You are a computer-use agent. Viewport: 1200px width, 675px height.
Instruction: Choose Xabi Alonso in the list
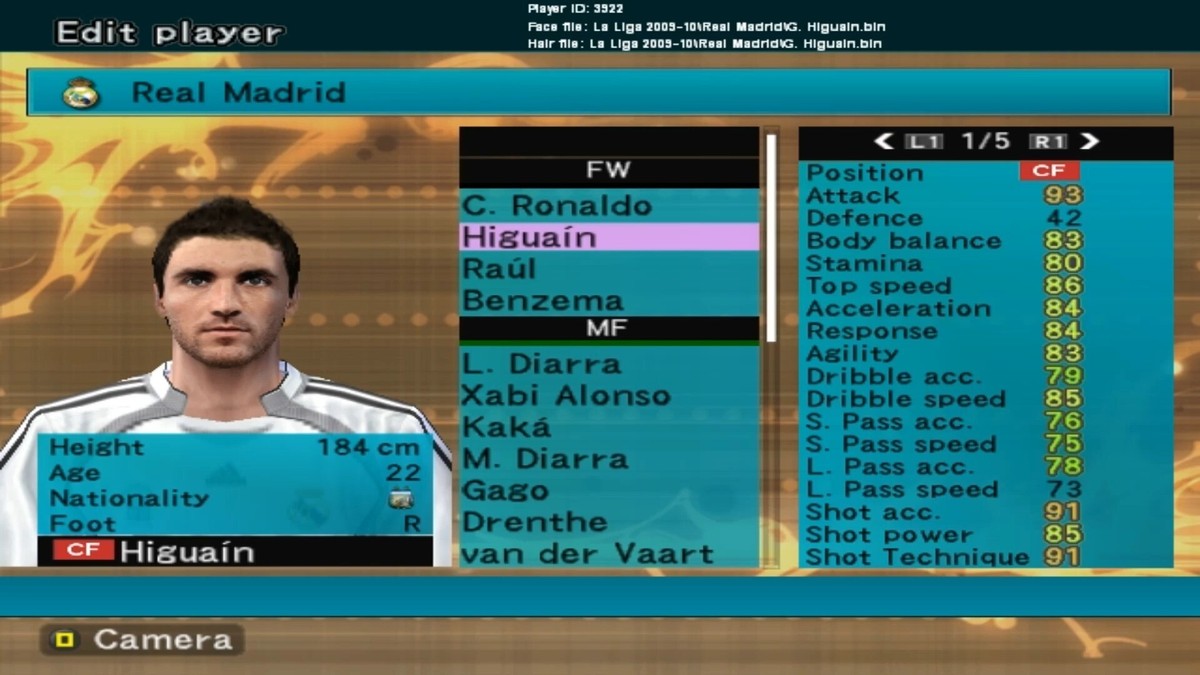point(608,395)
